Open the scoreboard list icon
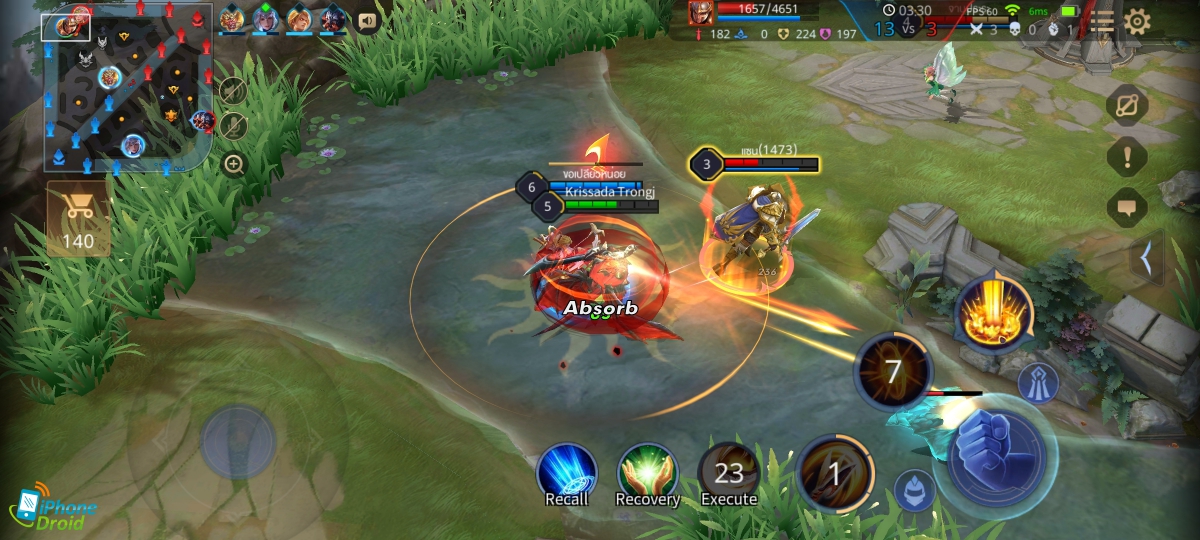Viewport: 1200px width, 540px height. [x=1102, y=22]
